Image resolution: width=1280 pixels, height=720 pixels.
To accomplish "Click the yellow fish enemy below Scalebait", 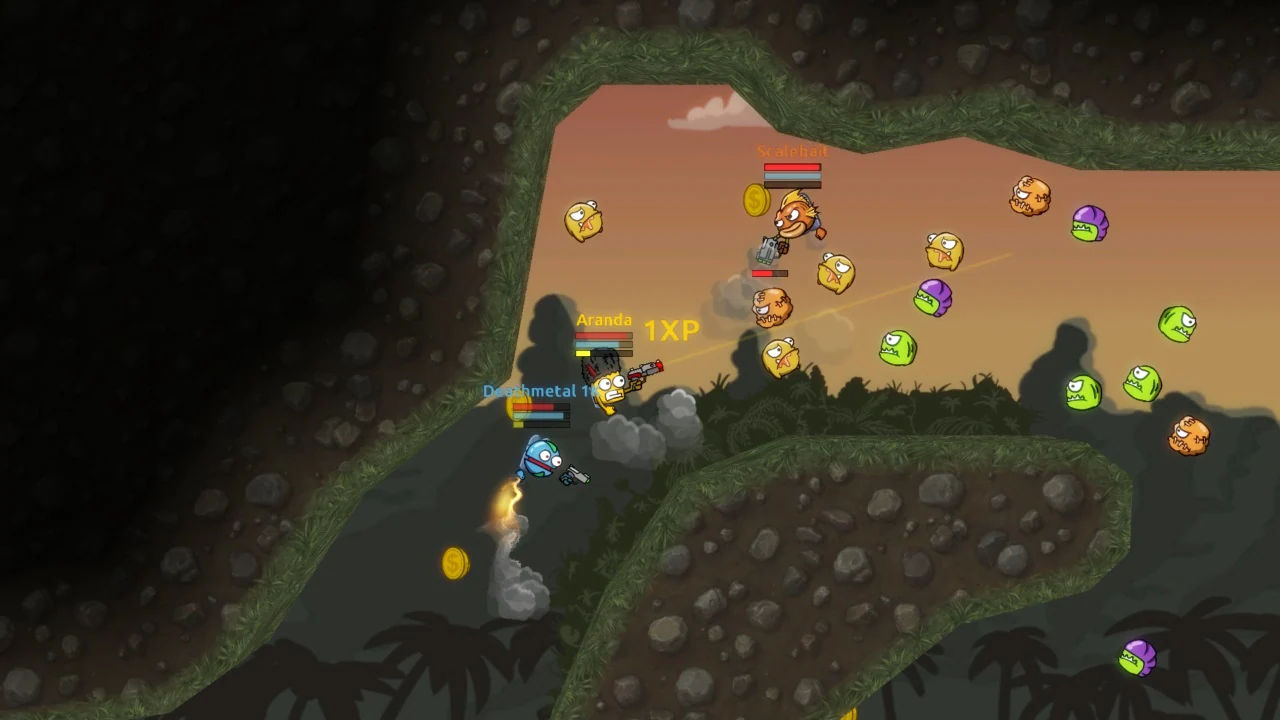I will pyautogui.click(x=835, y=273).
